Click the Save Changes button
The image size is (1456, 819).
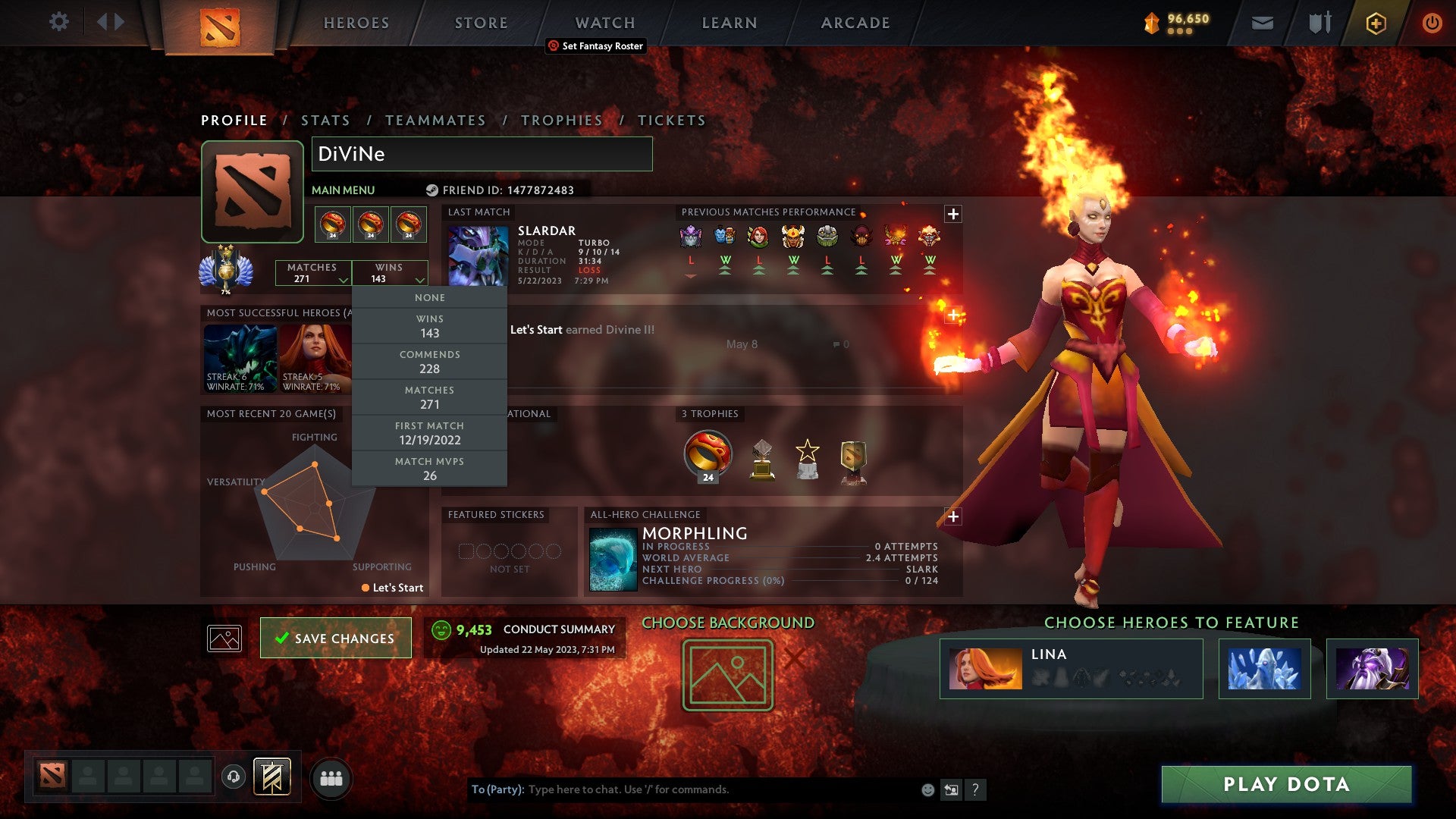335,638
